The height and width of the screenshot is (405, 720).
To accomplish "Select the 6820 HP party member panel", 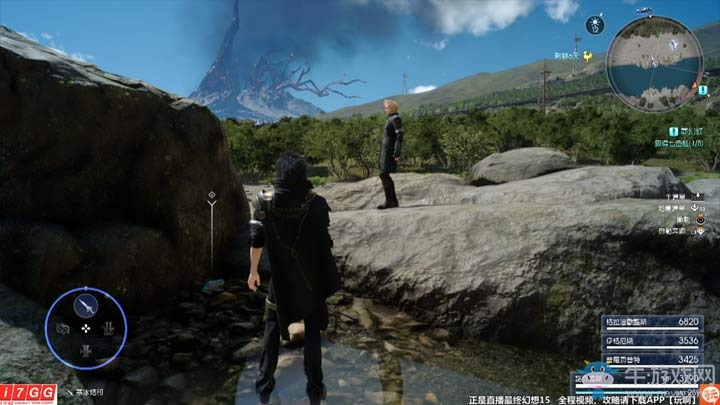I will point(637,322).
